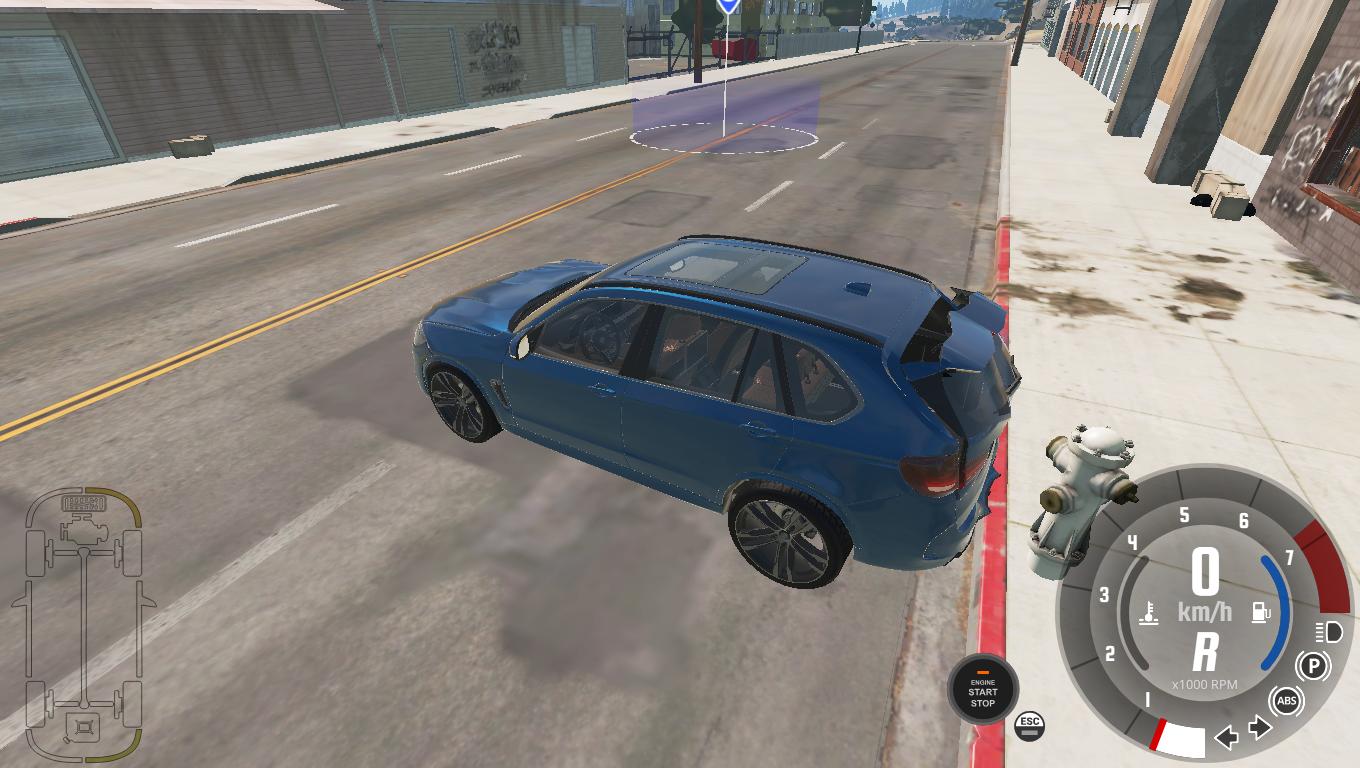
Task: Select the fuel pump gauge icon
Action: click(x=1260, y=611)
